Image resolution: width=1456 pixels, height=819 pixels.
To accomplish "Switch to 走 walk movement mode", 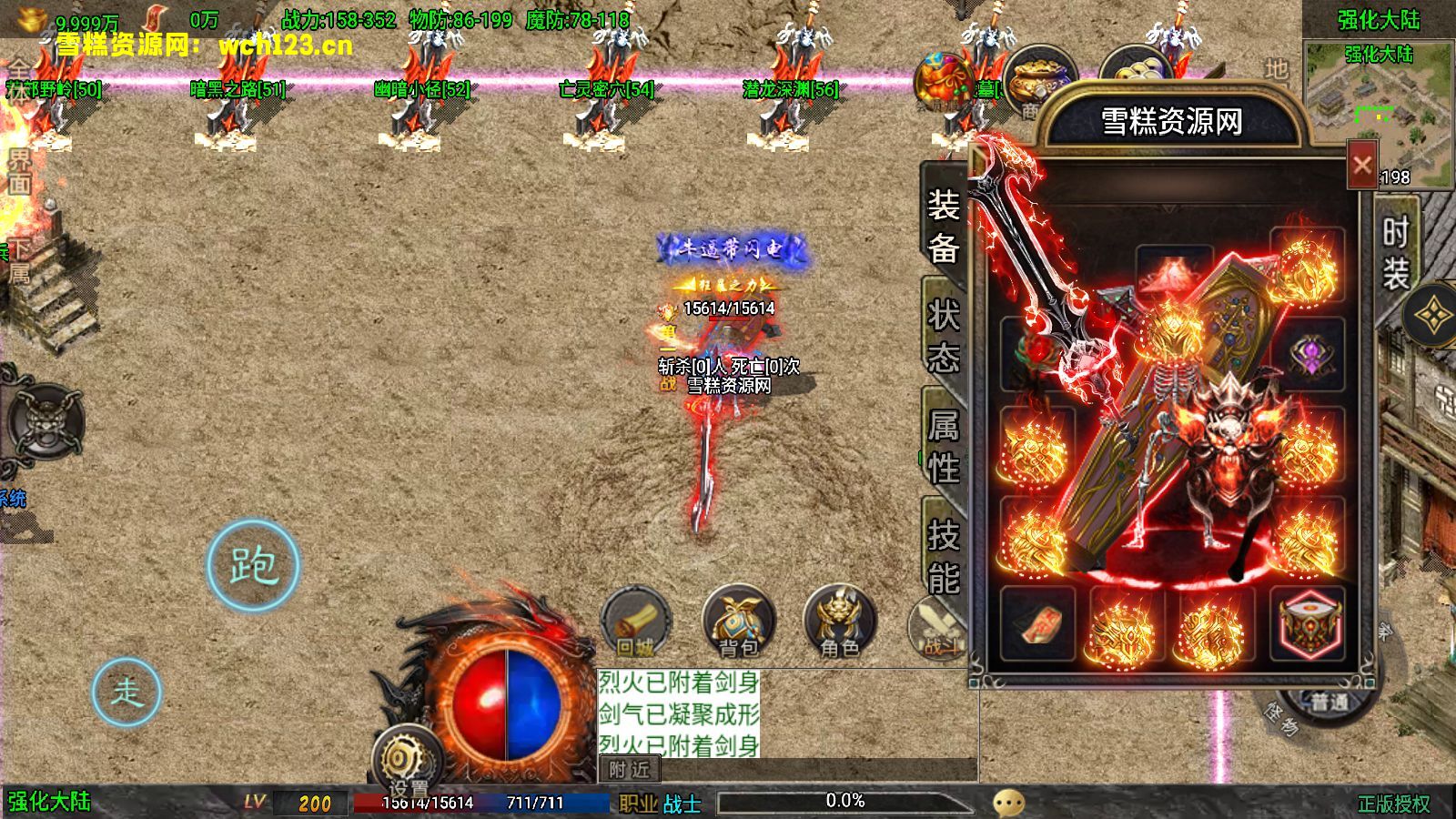I will [x=128, y=693].
